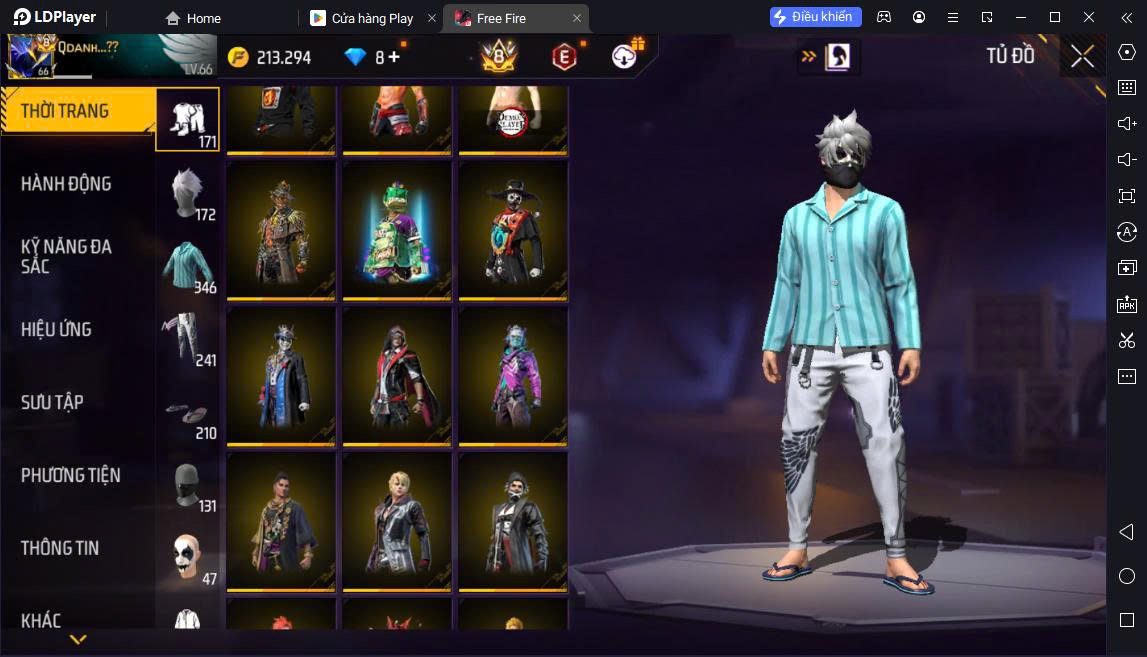Switch to the Phương Tiện tab

(70, 475)
